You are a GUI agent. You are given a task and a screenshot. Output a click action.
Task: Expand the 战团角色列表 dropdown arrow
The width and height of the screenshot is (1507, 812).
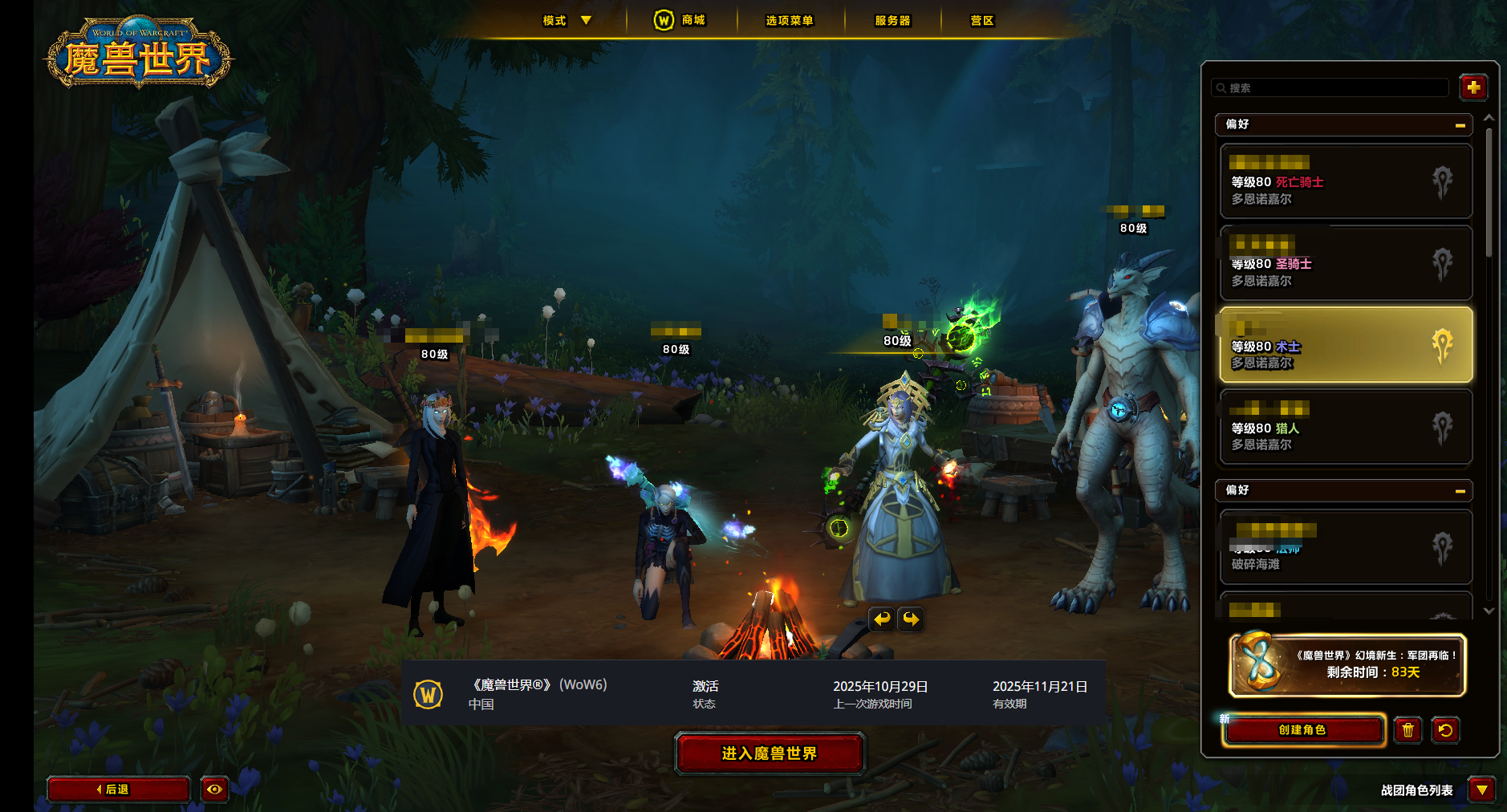[1481, 790]
